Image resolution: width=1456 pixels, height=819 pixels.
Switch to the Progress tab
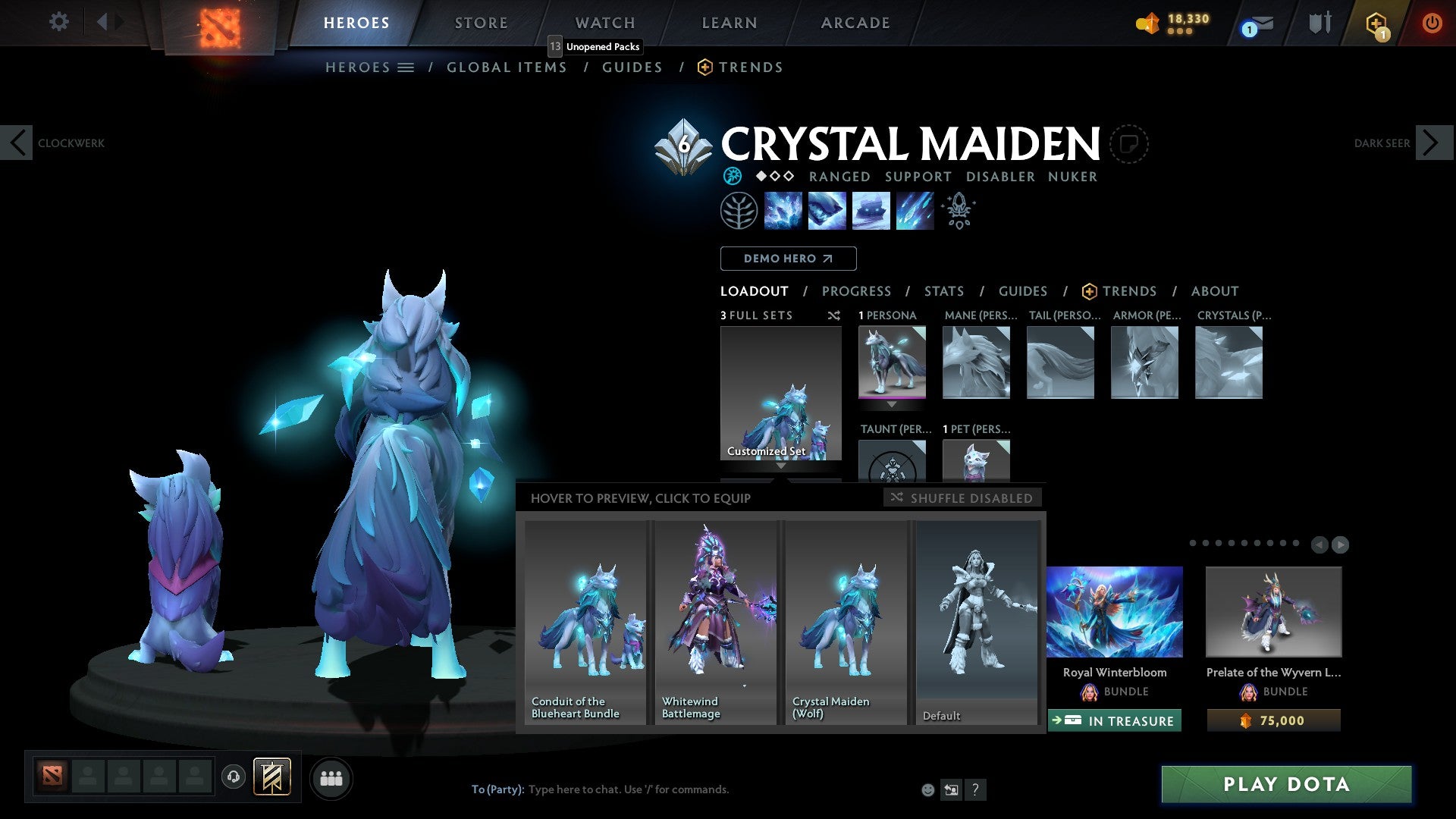coord(857,291)
